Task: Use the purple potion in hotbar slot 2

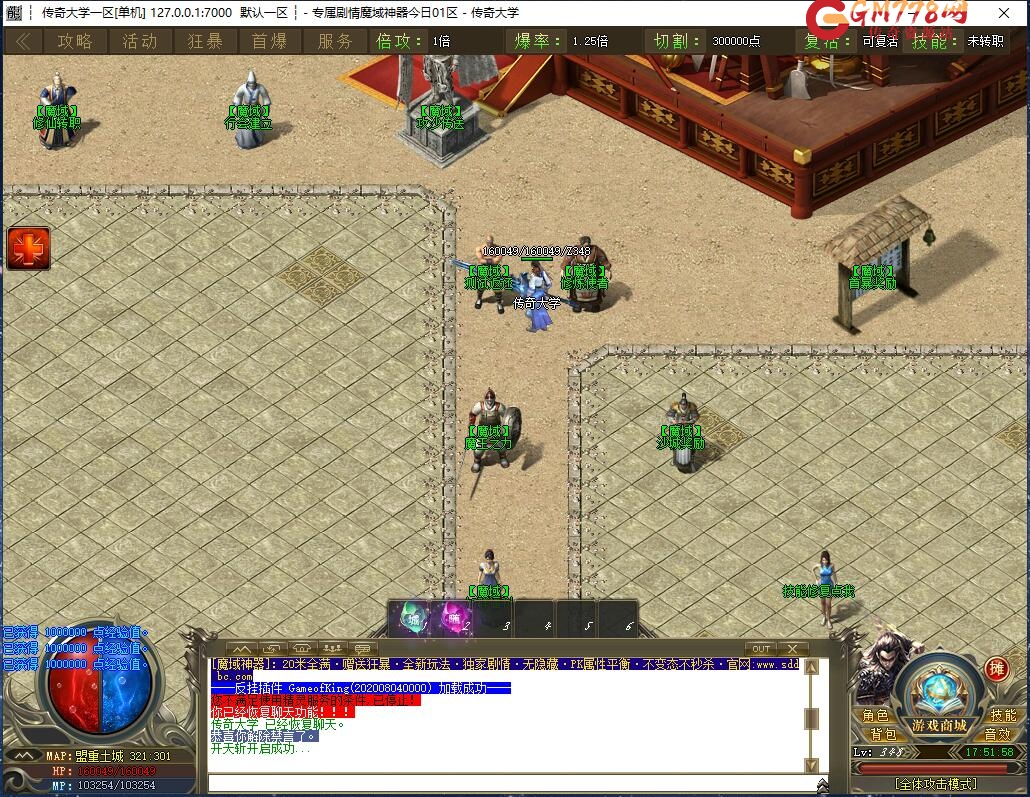Action: (x=455, y=617)
